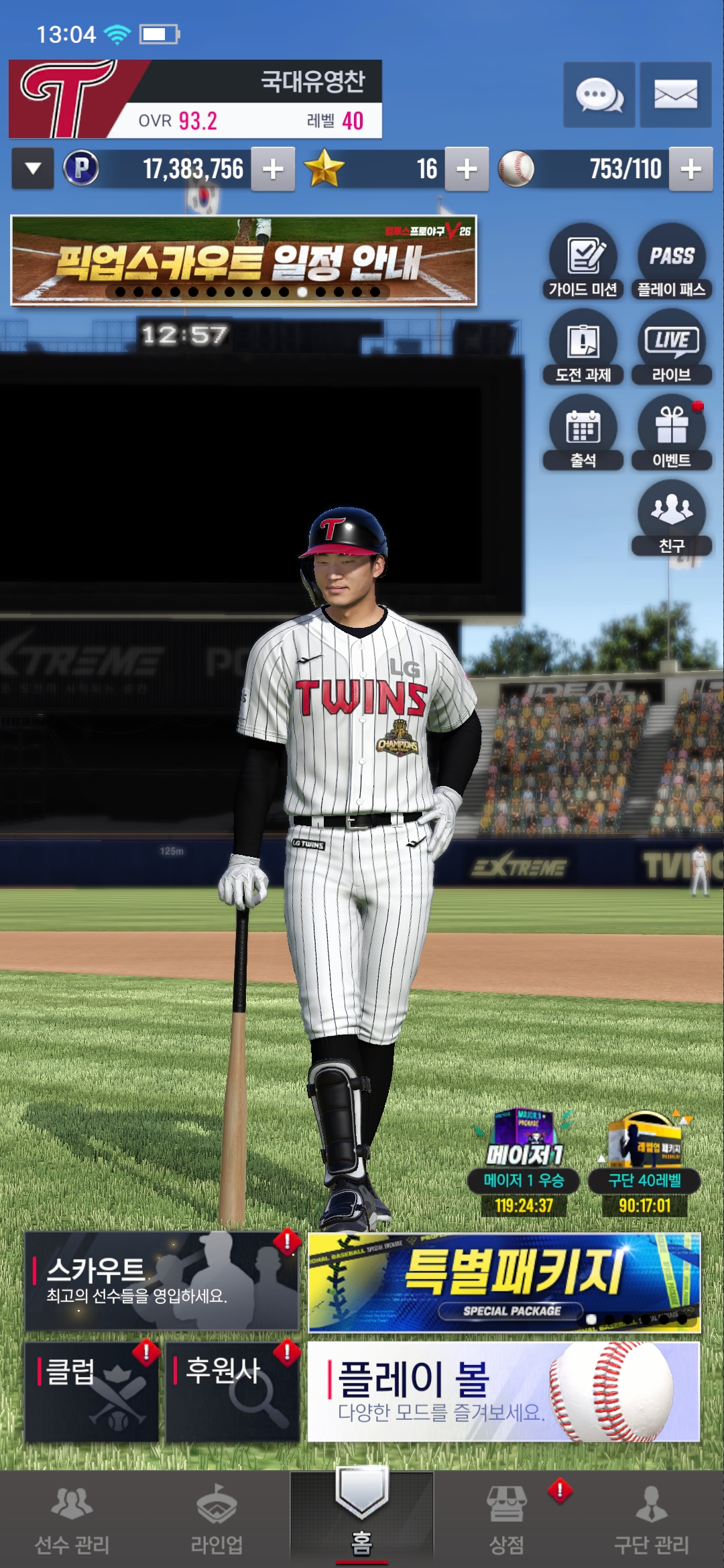Open the chat speech bubble icon
Viewport: 724px width, 1568px height.
pyautogui.click(x=599, y=94)
